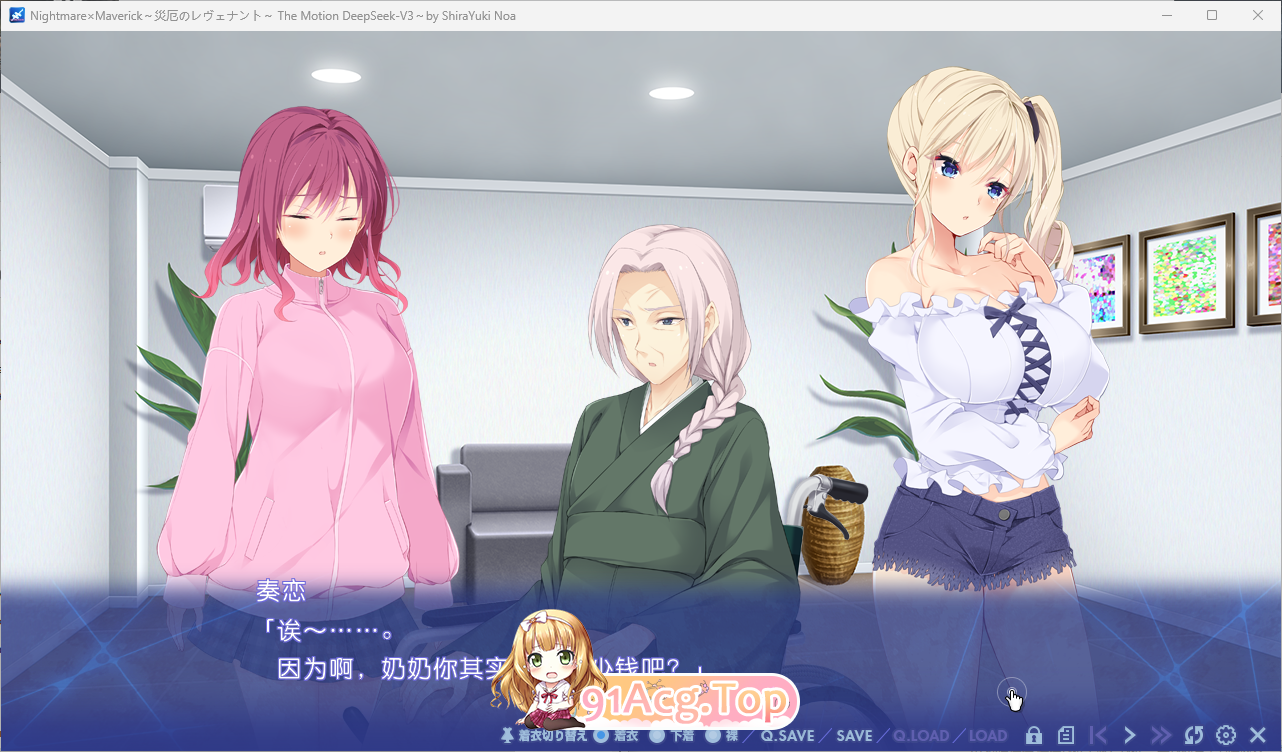Image resolution: width=1282 pixels, height=752 pixels.
Task: Click the single forward arrow icon
Action: (x=1129, y=734)
